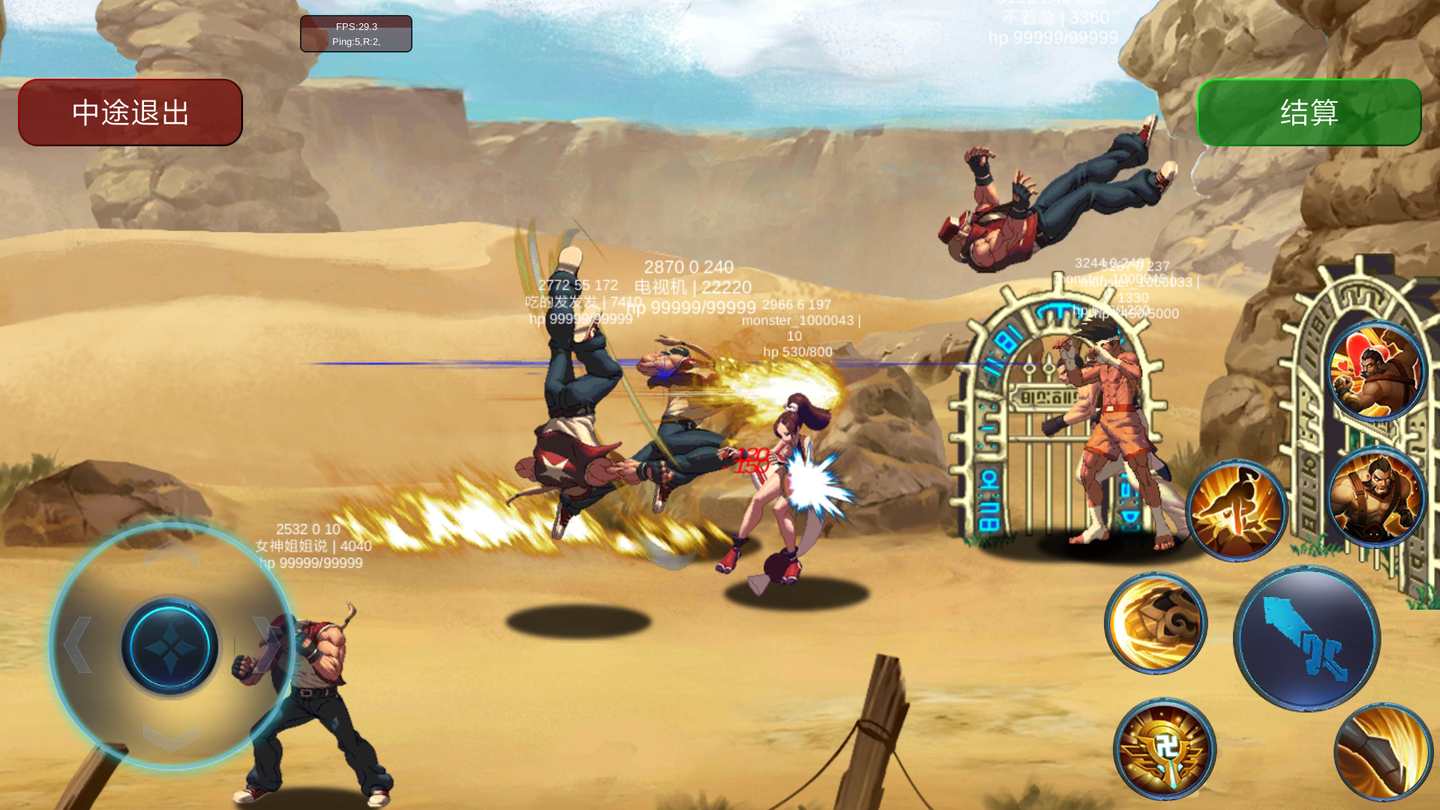
Task: Click the red 中途退出 quit button
Action: coord(130,112)
